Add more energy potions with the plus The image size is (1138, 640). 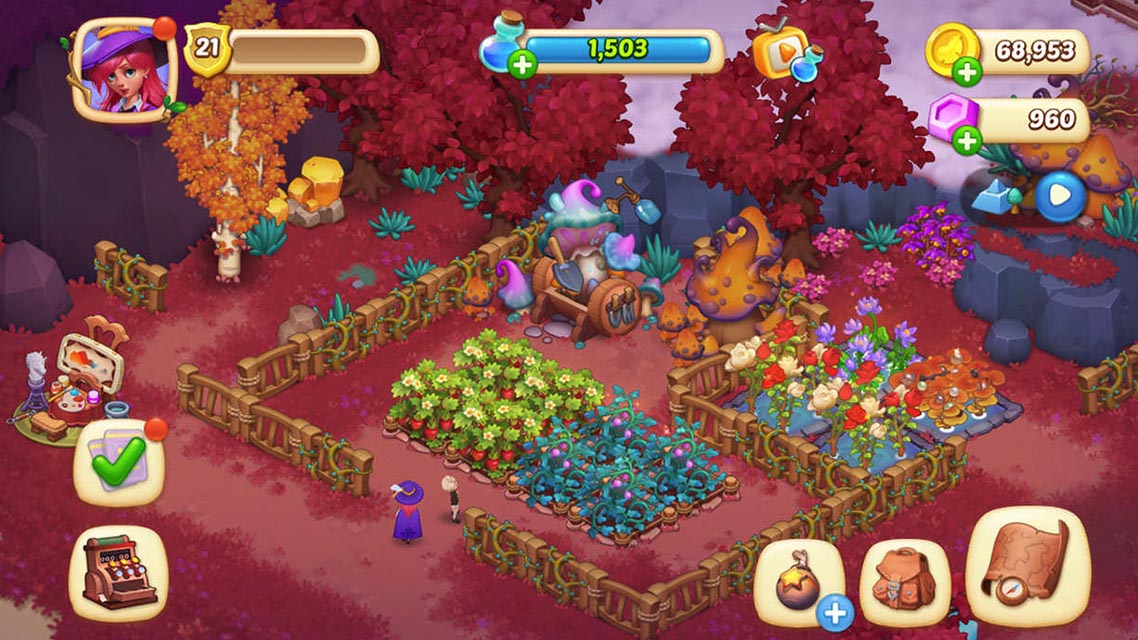pos(521,65)
